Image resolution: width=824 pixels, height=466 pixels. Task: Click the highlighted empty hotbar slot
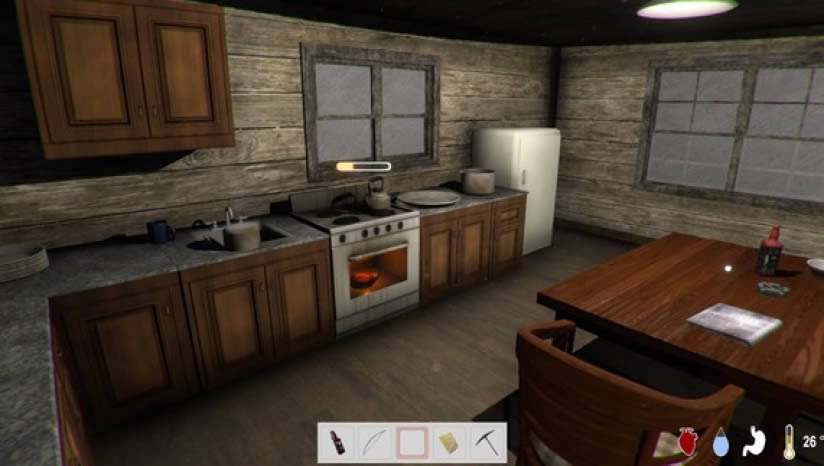(x=412, y=441)
